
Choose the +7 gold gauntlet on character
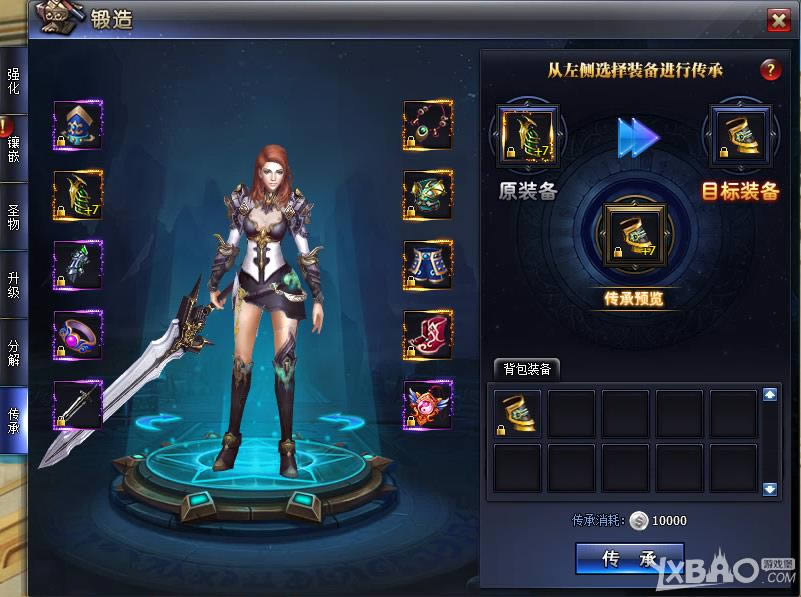[x=78, y=195]
